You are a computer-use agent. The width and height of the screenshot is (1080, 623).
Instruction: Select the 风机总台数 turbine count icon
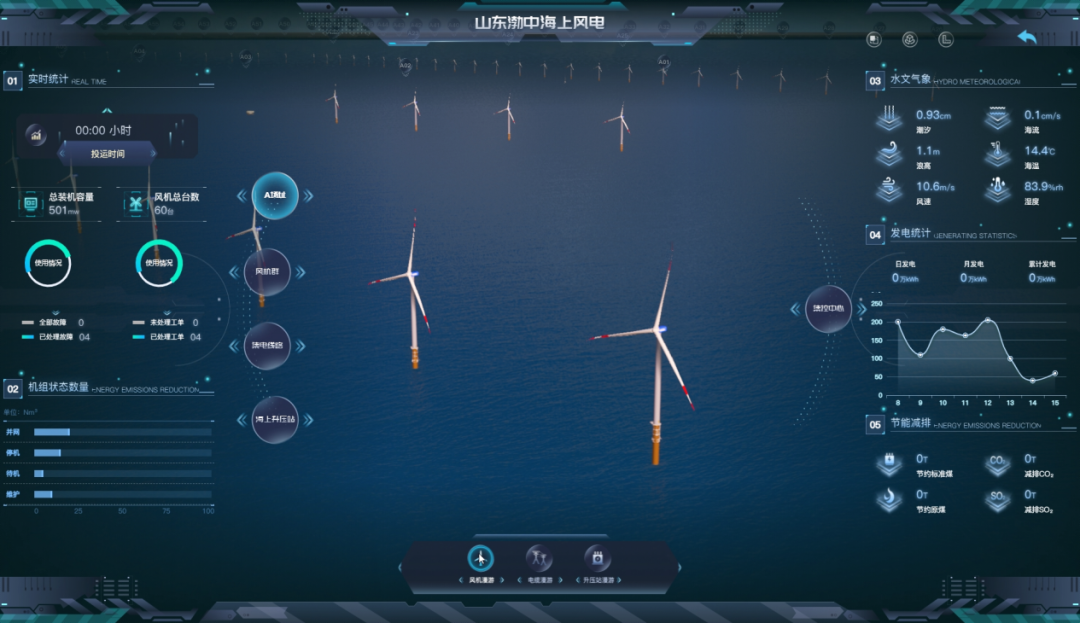[x=135, y=203]
